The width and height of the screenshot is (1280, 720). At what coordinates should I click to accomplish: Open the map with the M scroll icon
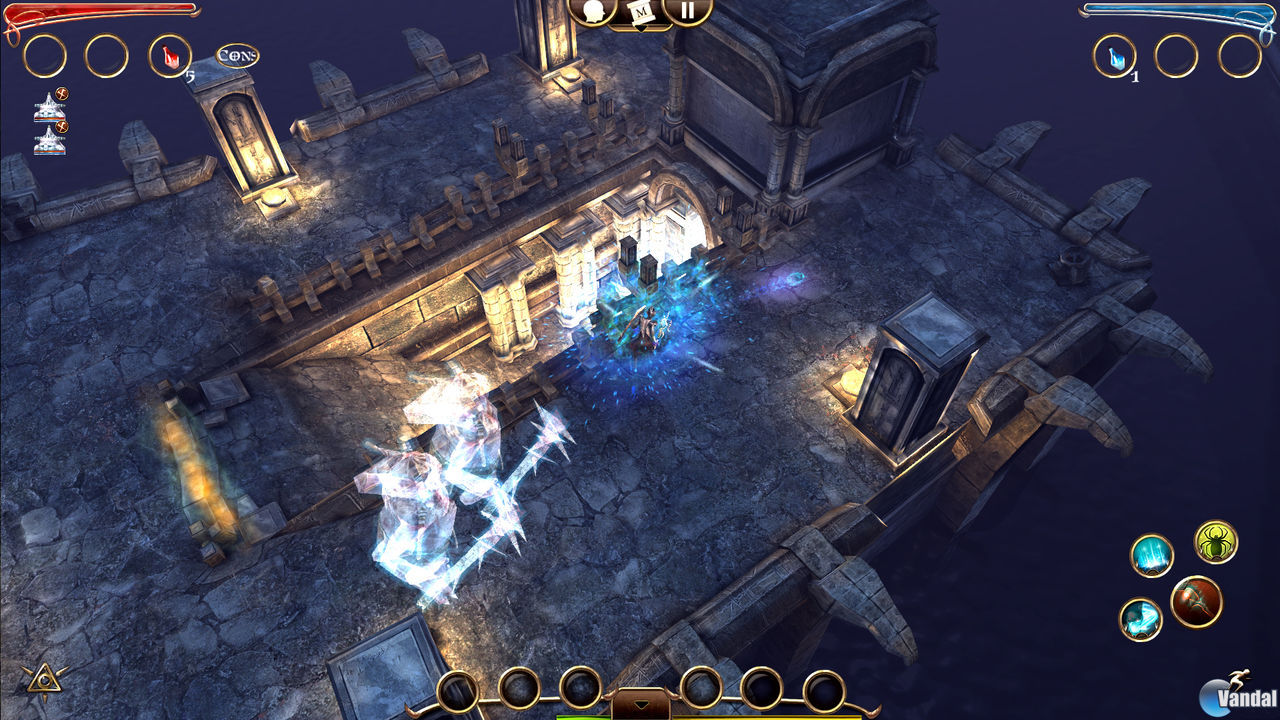pos(639,13)
